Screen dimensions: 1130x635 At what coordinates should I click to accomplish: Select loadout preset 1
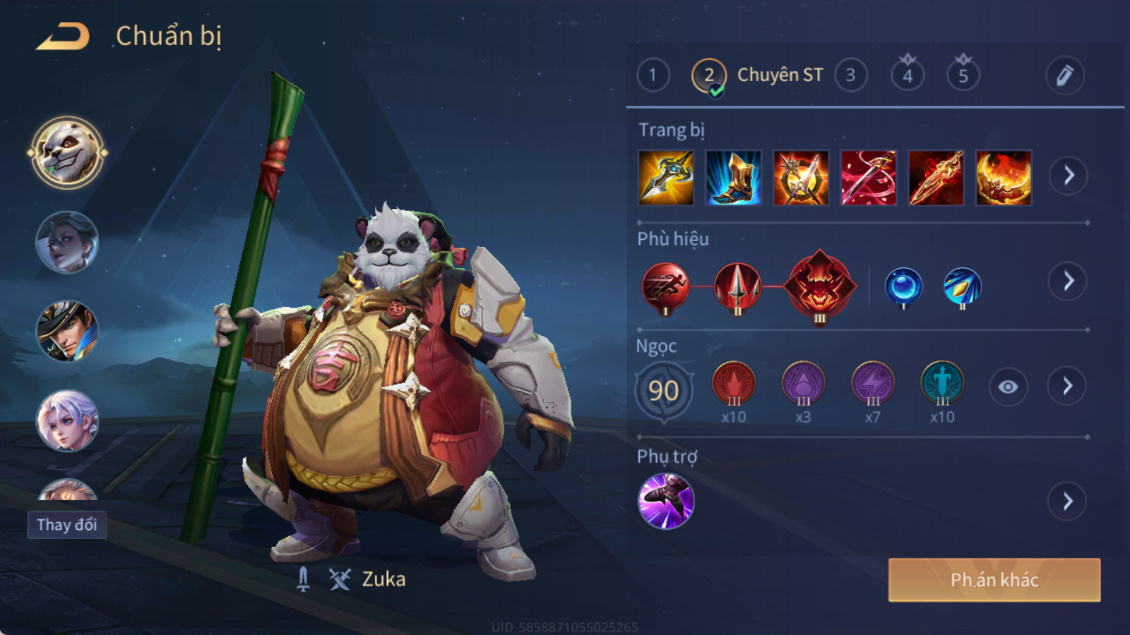point(653,75)
